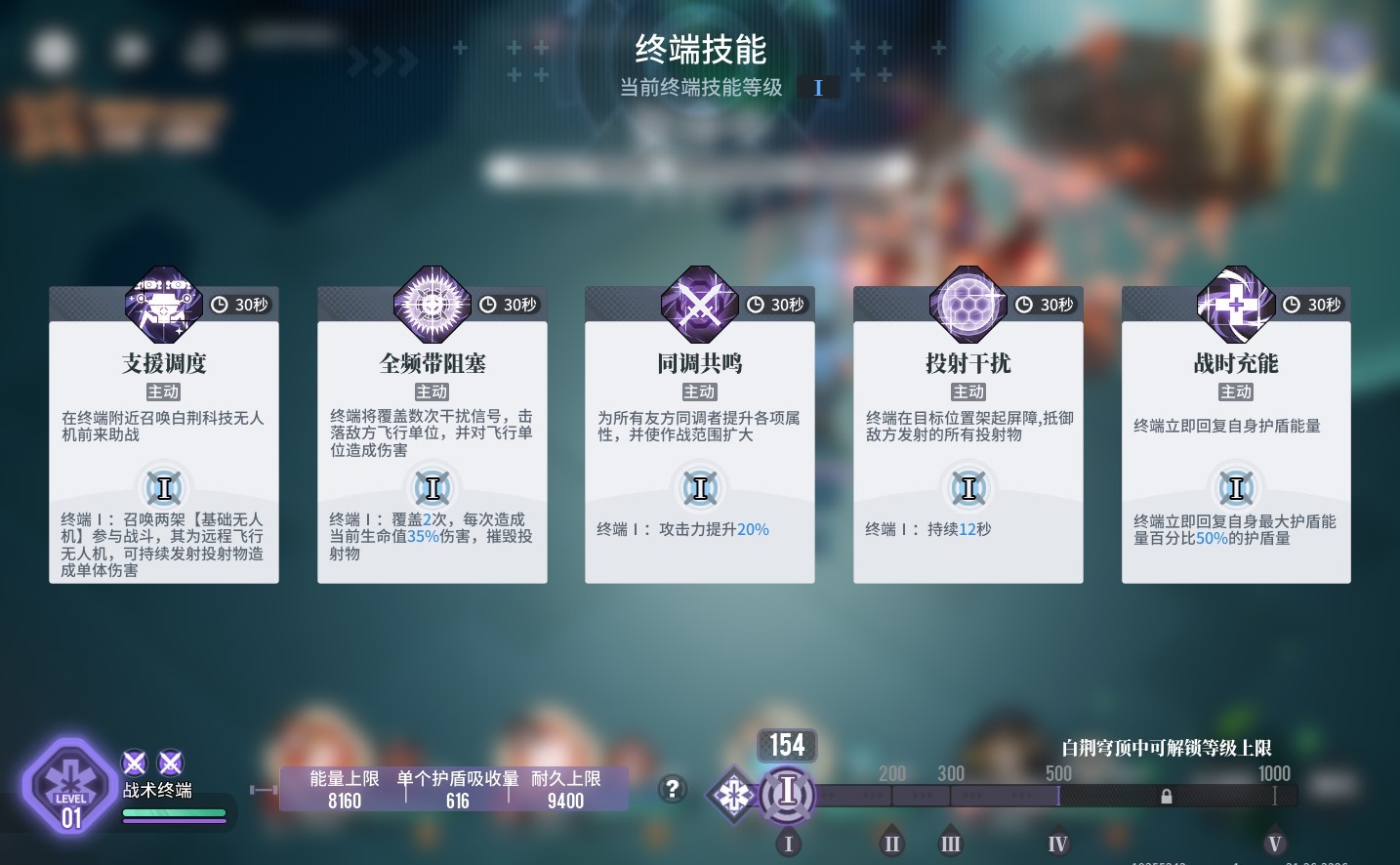Click the green level progress bar under 战术终端

tap(174, 812)
